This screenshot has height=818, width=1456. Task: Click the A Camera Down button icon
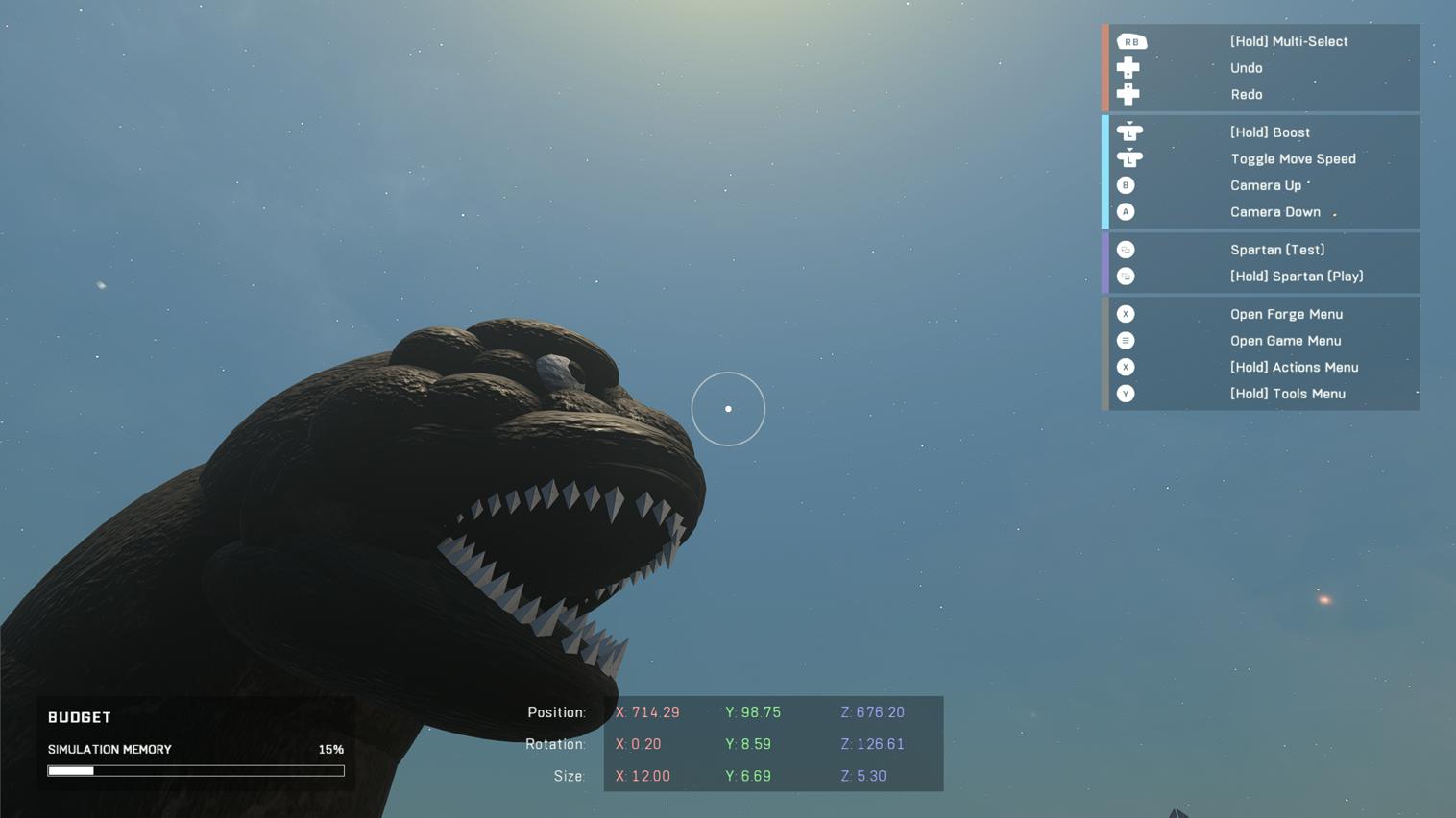coord(1126,211)
